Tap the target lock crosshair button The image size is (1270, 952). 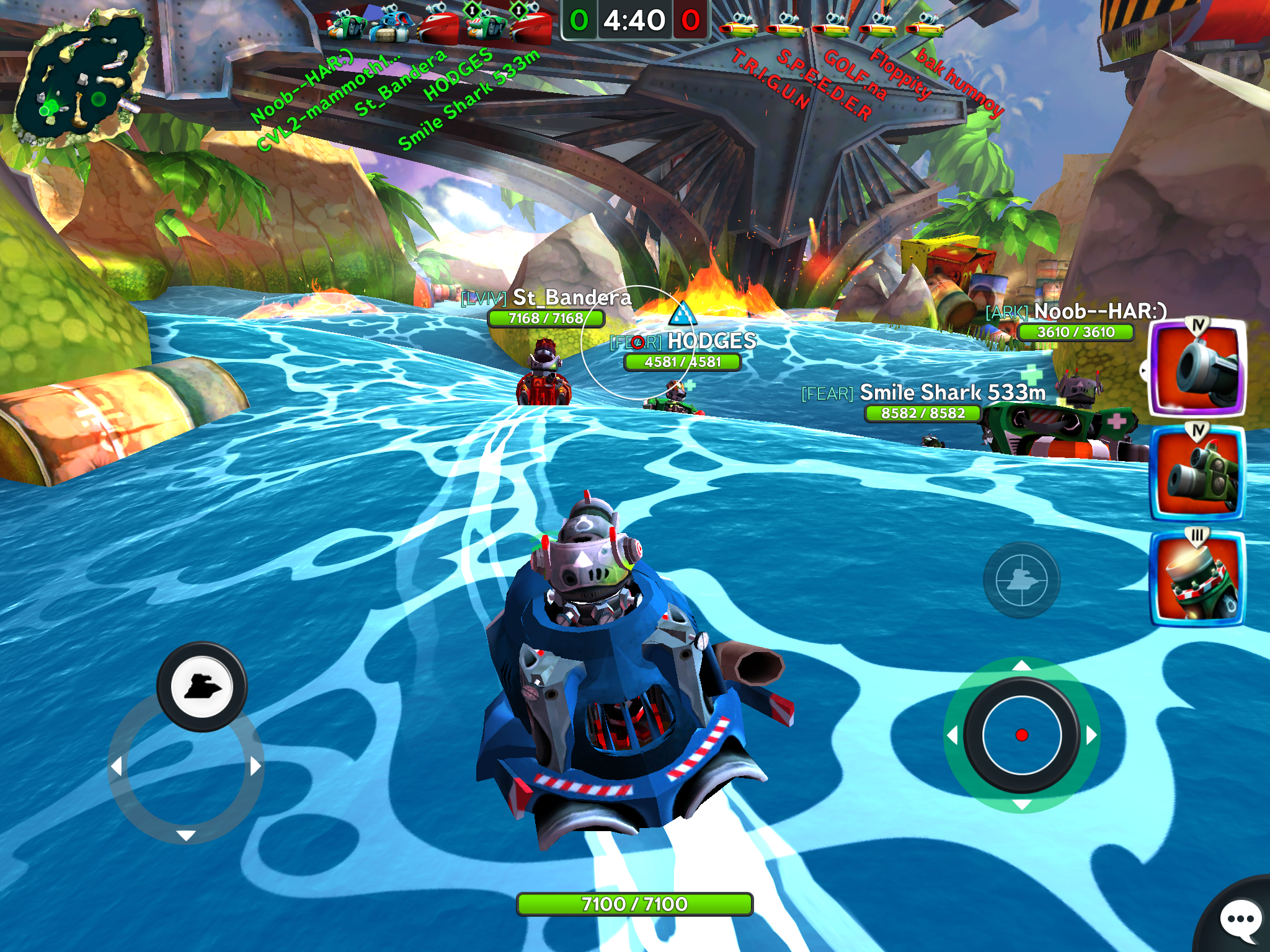pos(1021,580)
